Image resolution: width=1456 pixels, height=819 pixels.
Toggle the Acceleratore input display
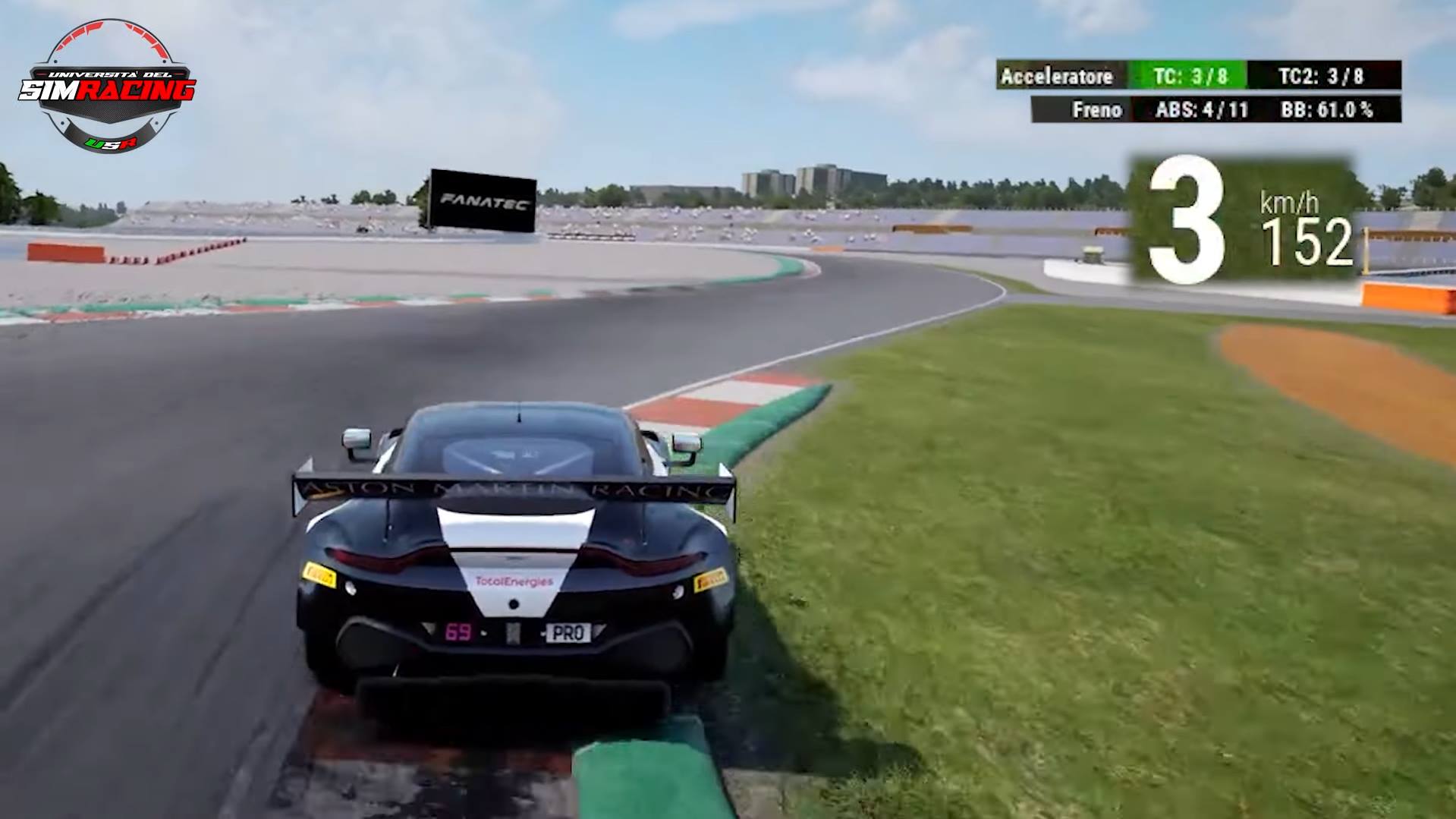pos(1058,76)
